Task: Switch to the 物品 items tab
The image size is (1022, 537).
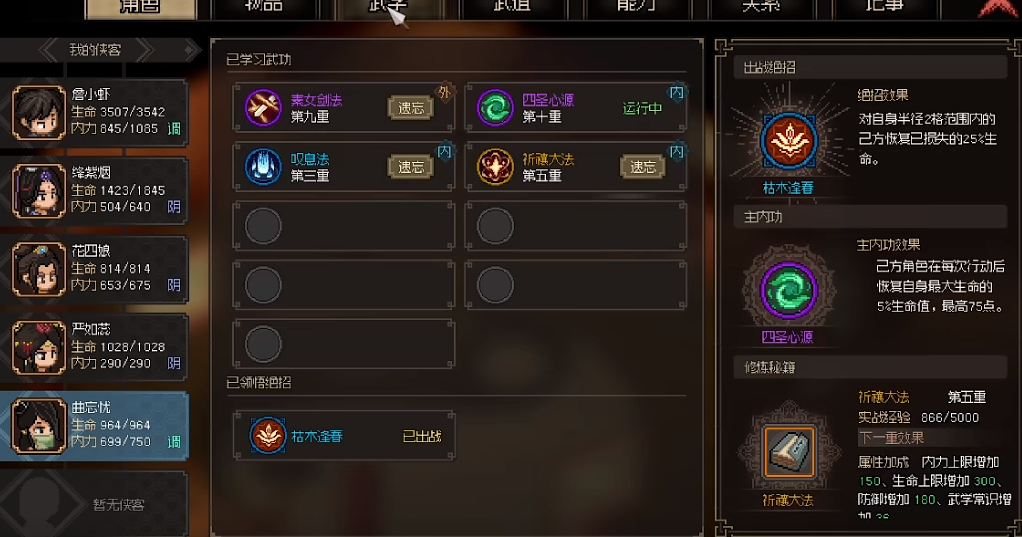Action: [272, 8]
